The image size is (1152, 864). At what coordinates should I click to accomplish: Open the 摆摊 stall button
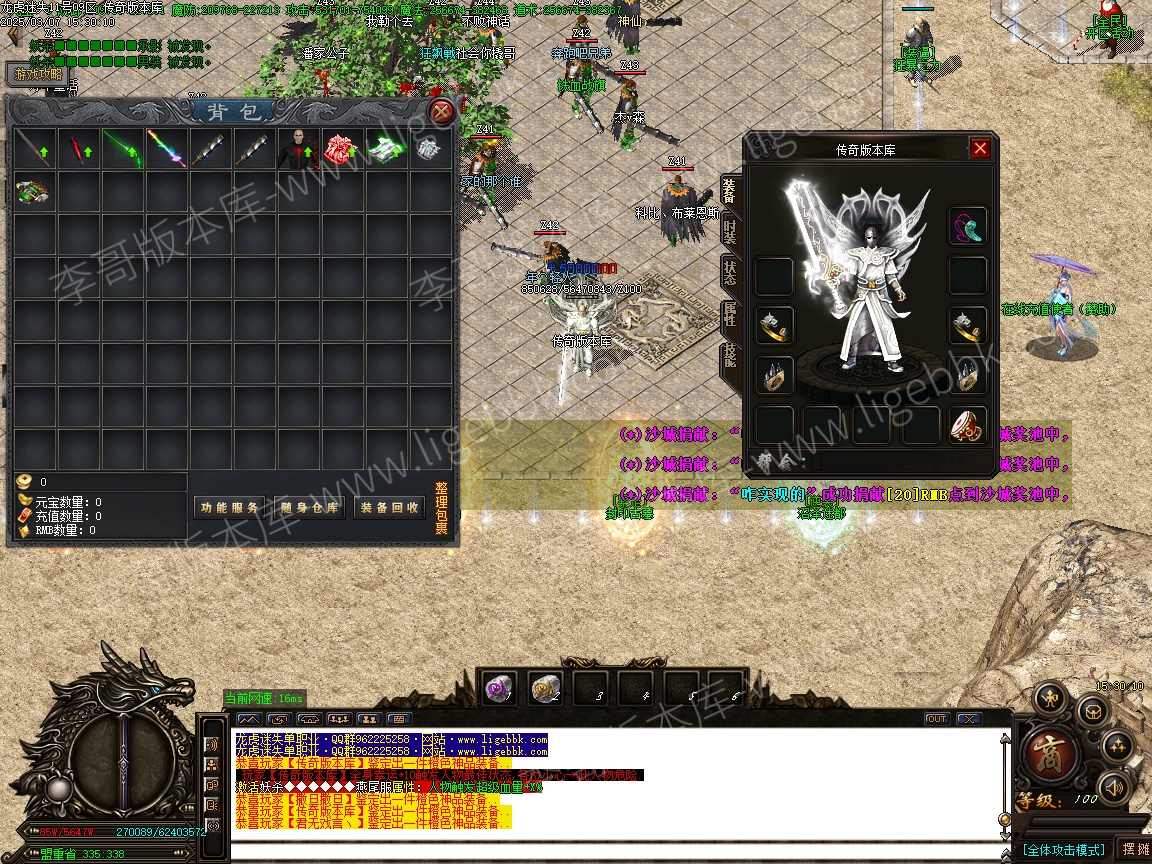click(x=1135, y=849)
